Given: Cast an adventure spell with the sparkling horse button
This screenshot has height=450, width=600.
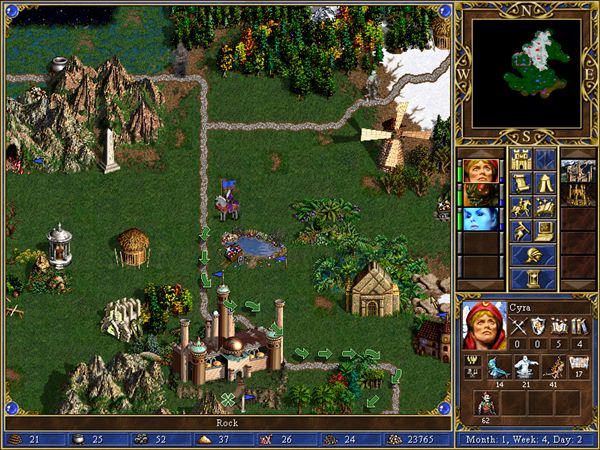Looking at the screenshot, I should (544, 207).
